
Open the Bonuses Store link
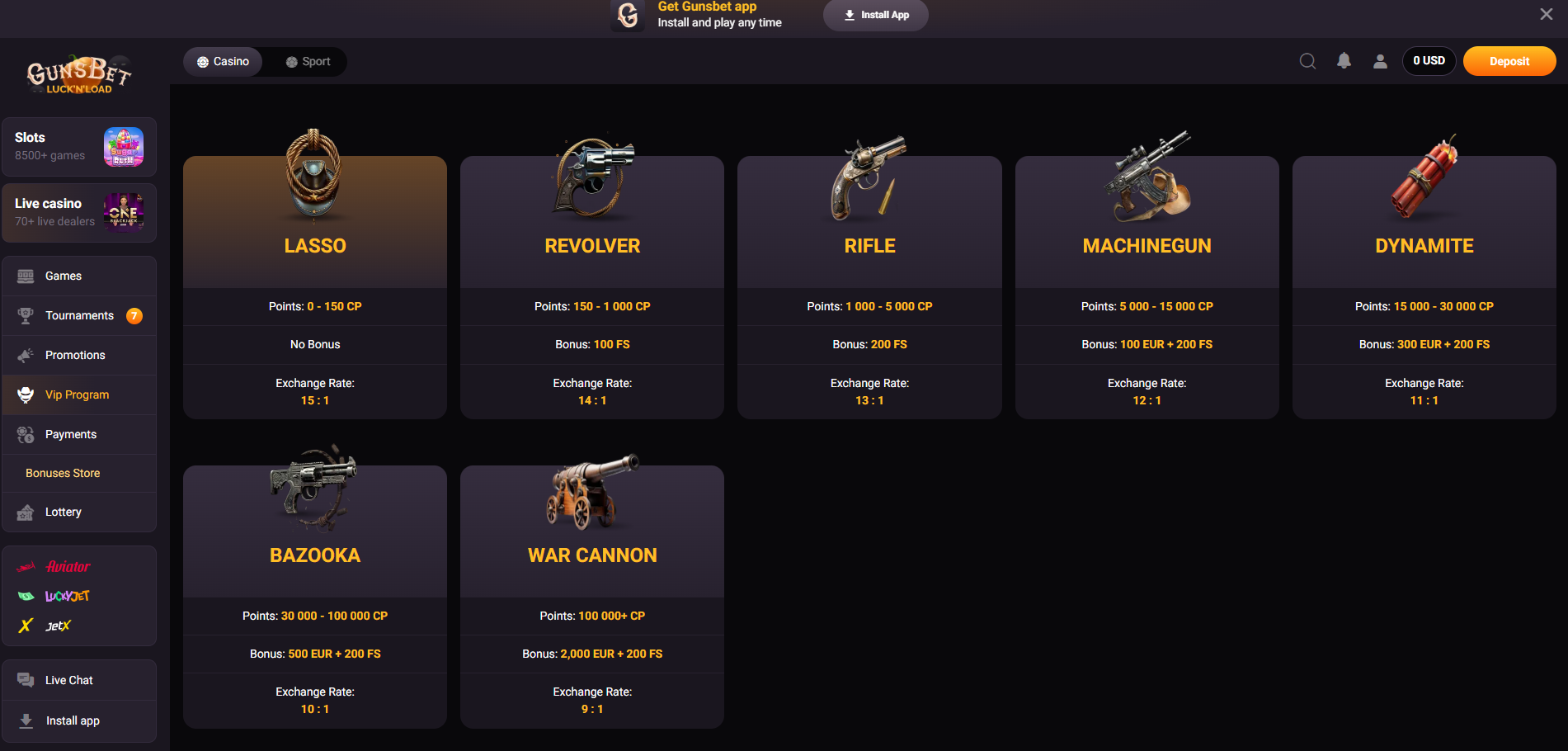pos(63,474)
